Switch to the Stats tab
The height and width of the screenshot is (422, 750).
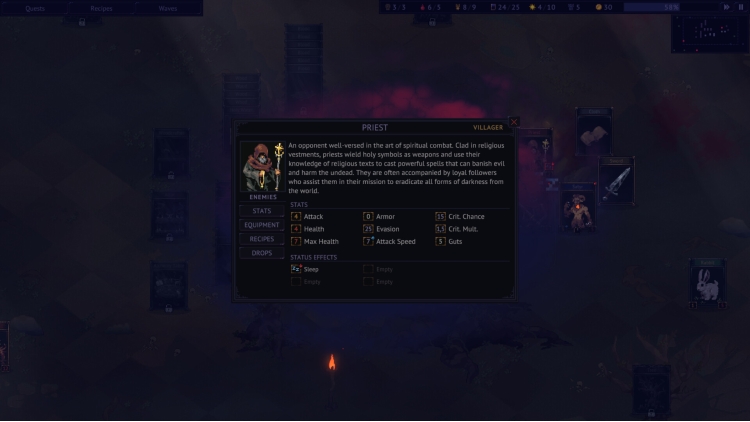(262, 211)
